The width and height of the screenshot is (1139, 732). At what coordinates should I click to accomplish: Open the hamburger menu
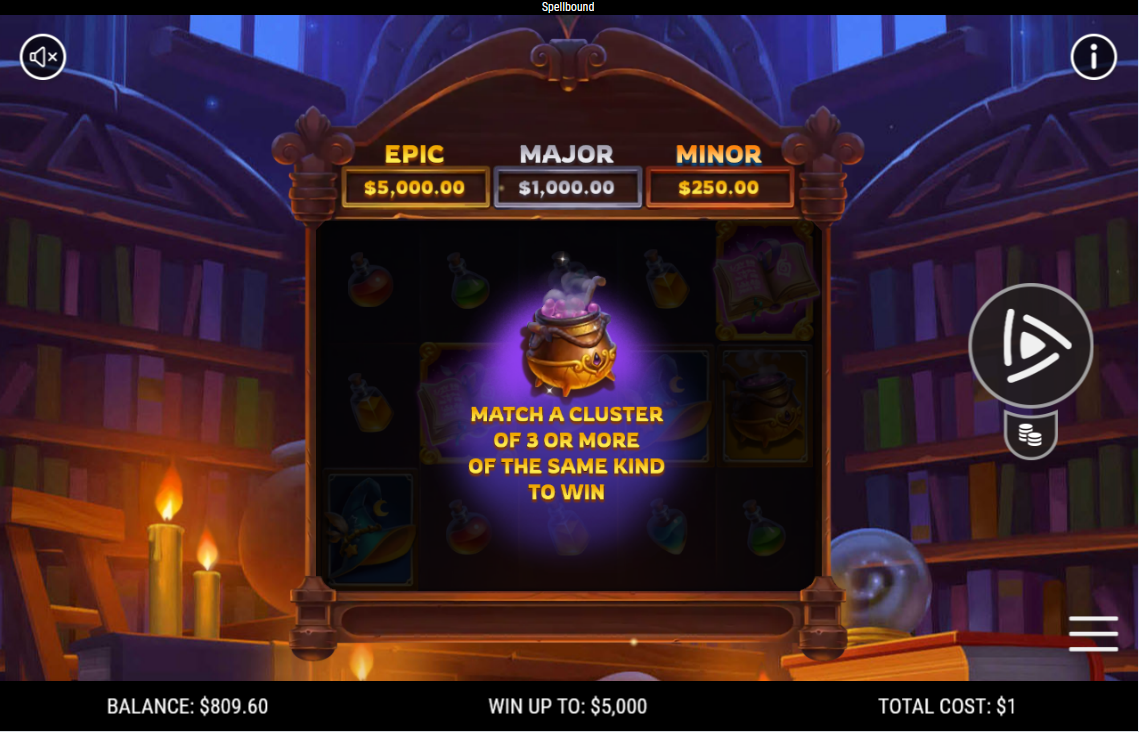click(x=1093, y=634)
